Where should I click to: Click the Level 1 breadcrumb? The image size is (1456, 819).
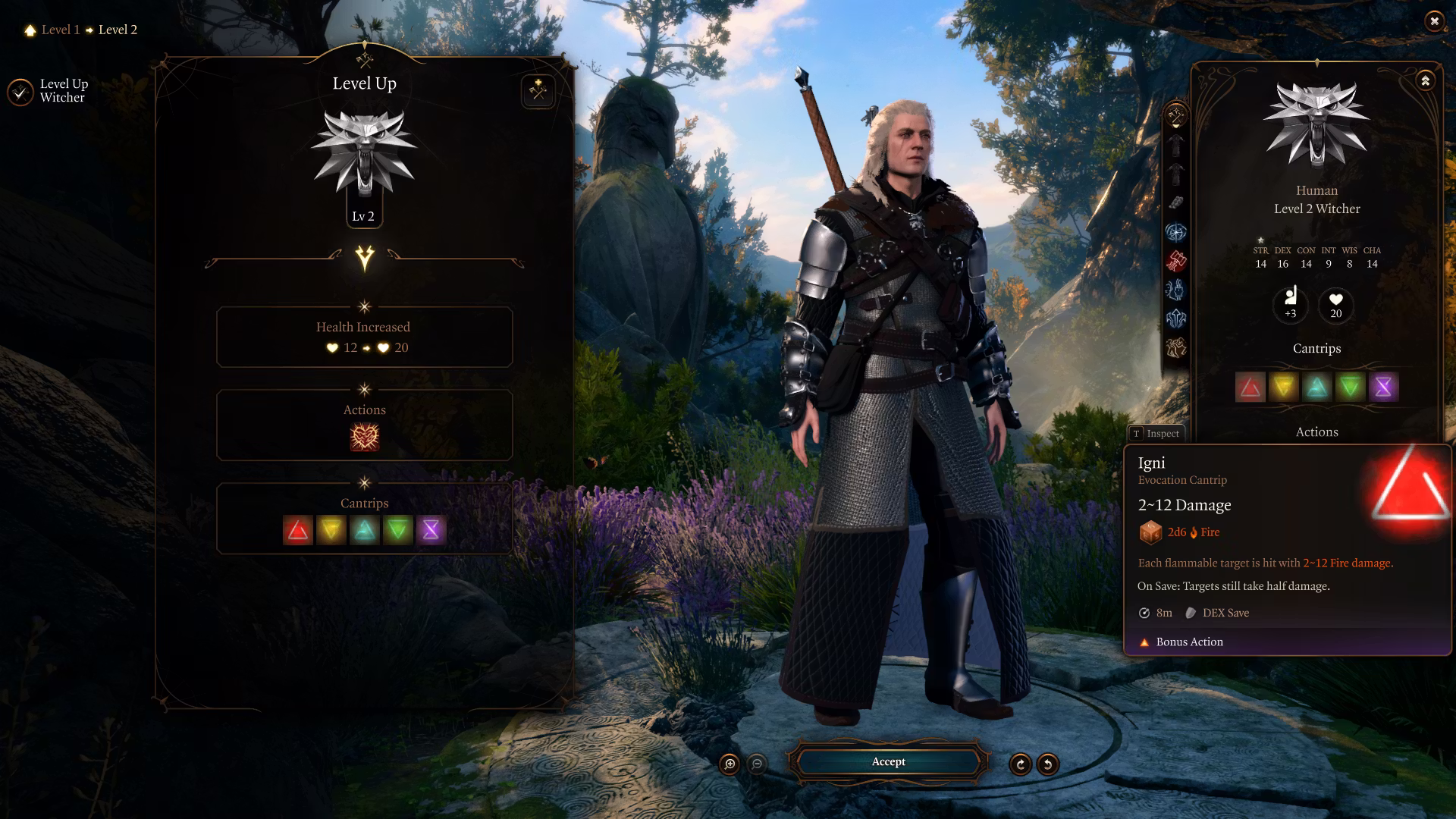[60, 30]
